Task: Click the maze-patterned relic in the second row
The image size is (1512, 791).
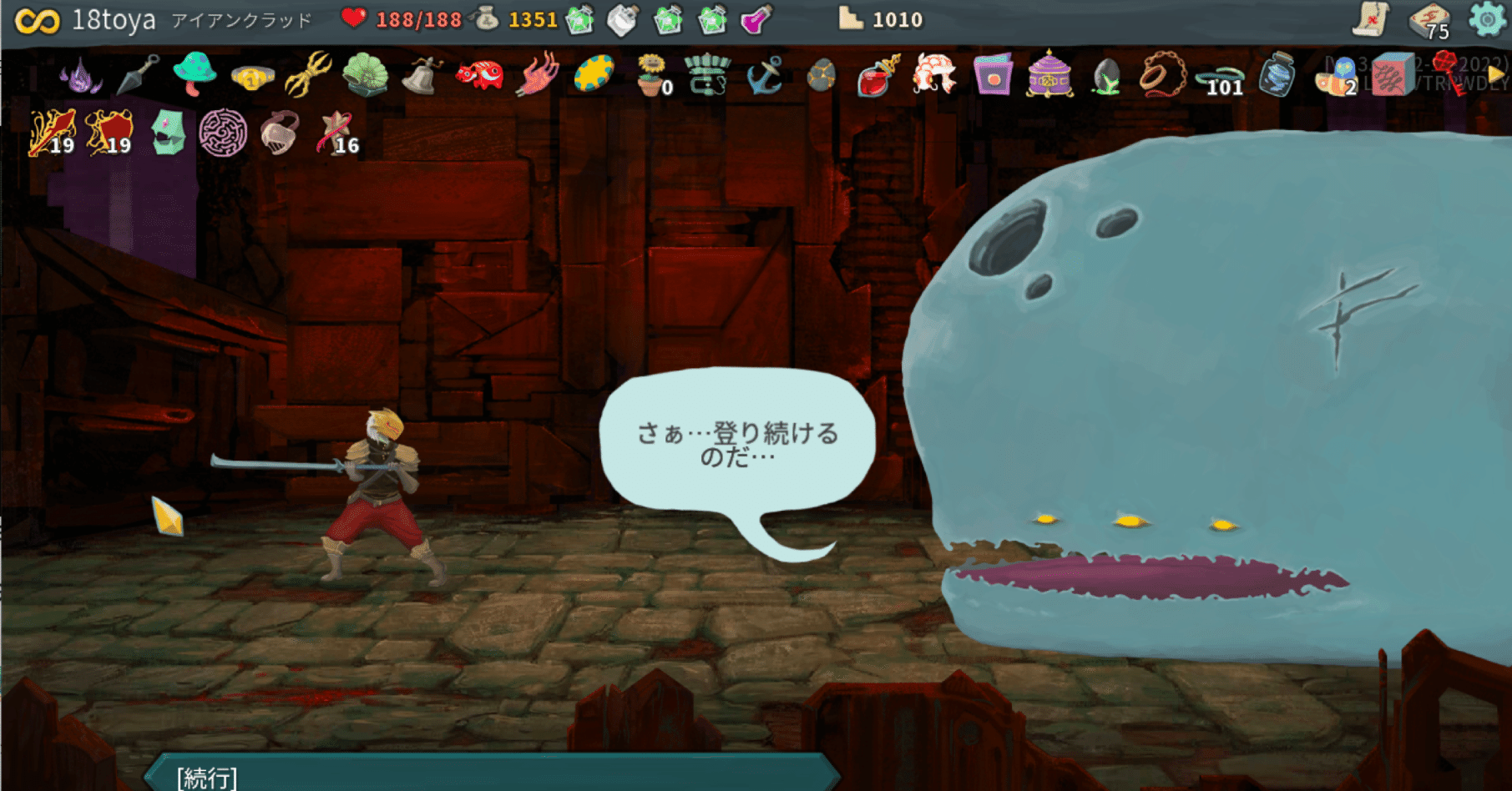Action: click(x=222, y=135)
